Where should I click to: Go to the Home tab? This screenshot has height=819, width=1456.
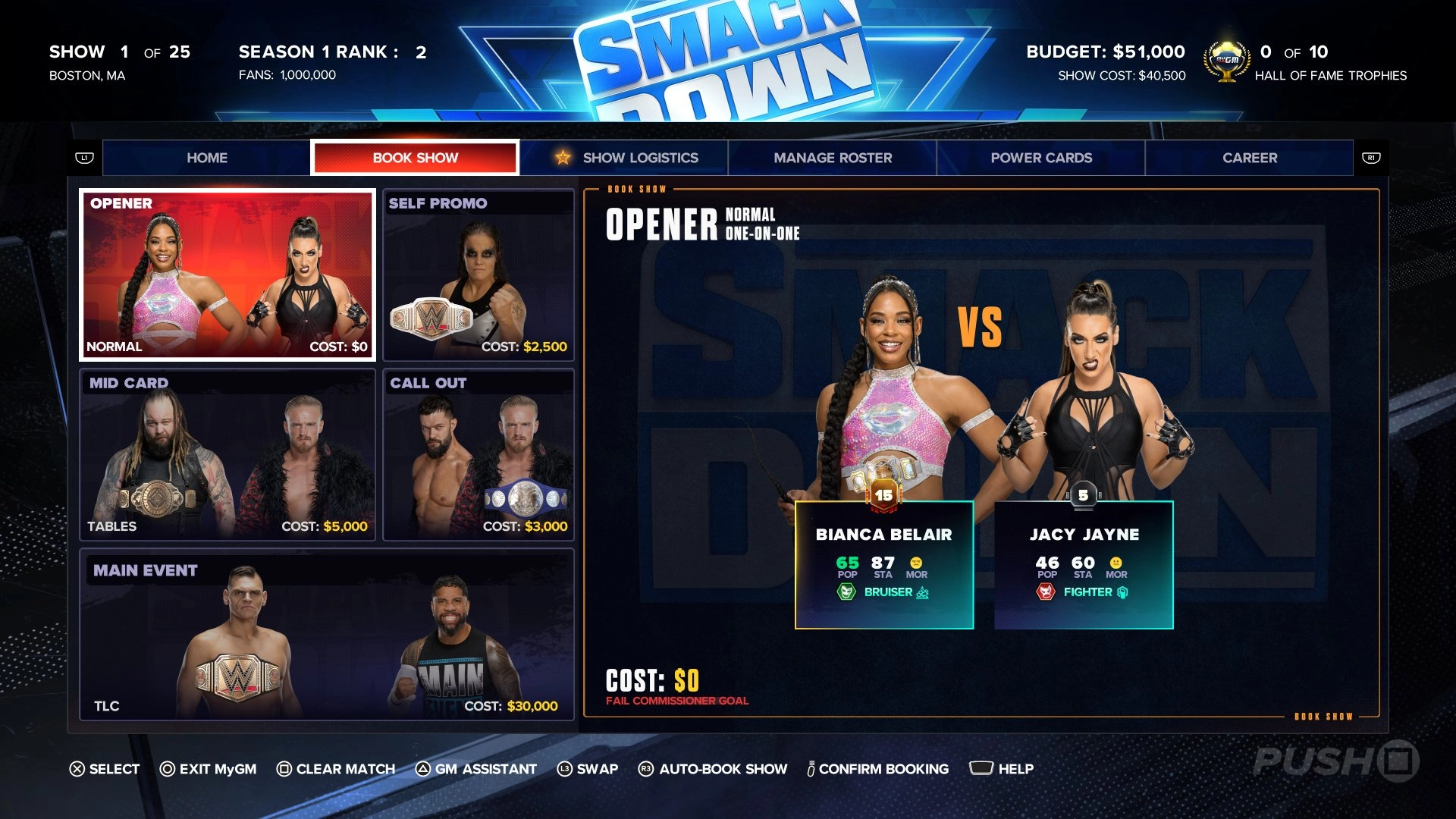click(208, 158)
